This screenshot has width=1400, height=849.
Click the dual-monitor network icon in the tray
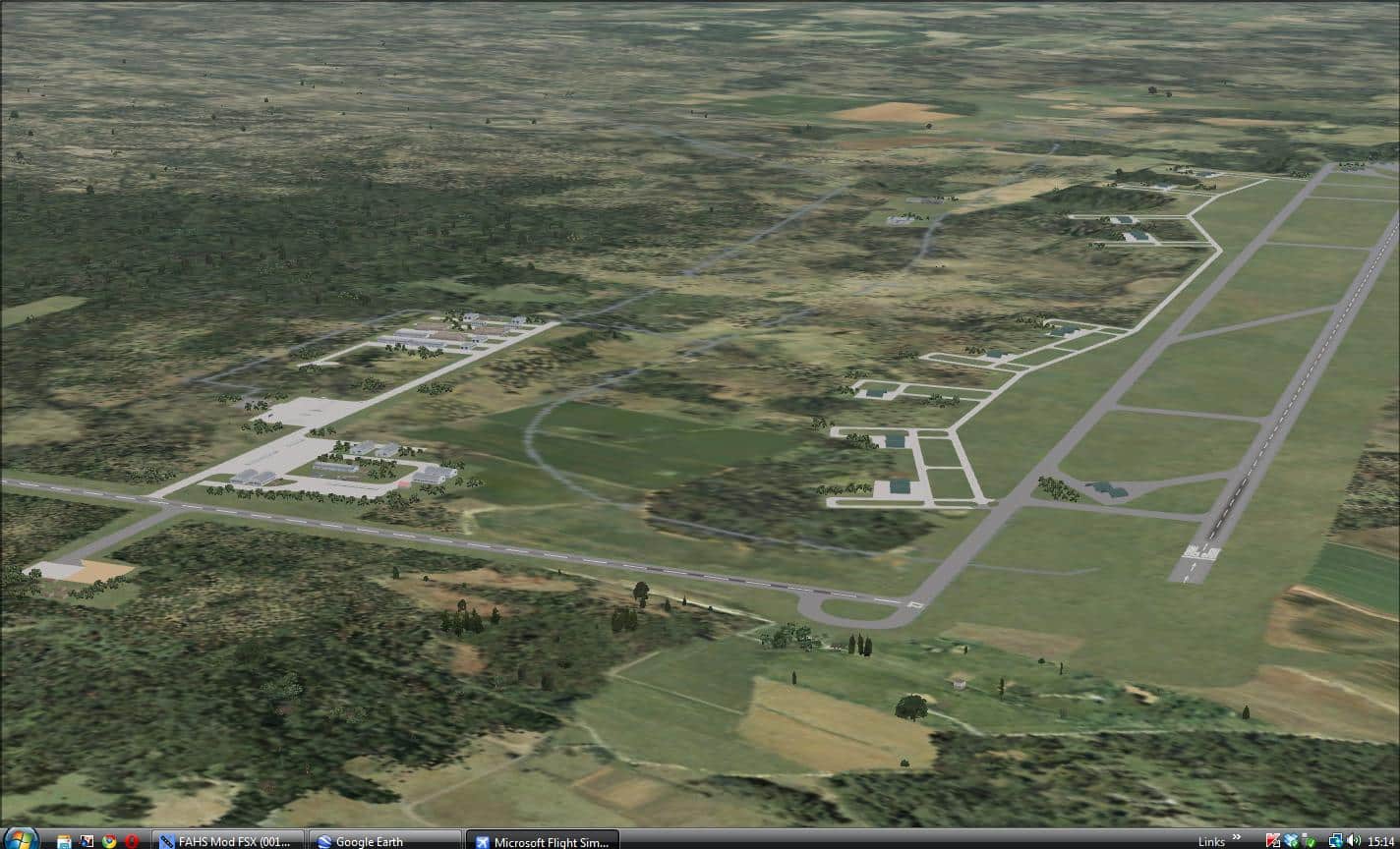(1337, 840)
